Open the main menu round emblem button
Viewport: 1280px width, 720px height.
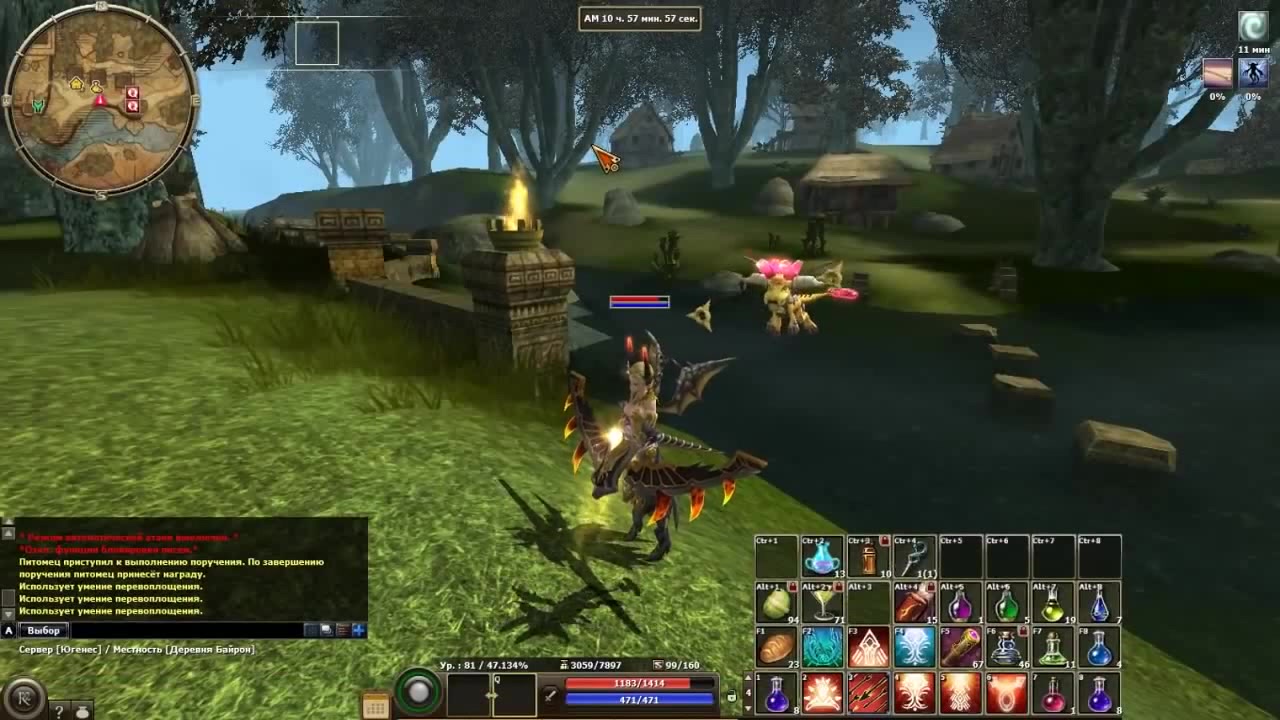(x=22, y=696)
